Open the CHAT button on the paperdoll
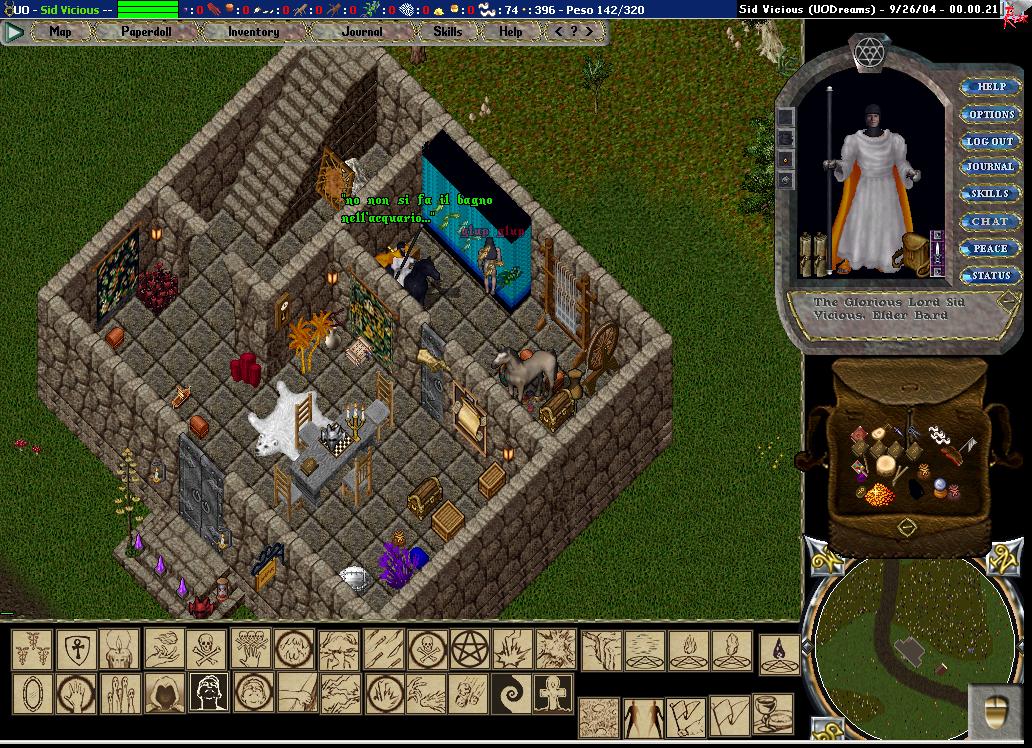The image size is (1032, 748). coord(990,221)
